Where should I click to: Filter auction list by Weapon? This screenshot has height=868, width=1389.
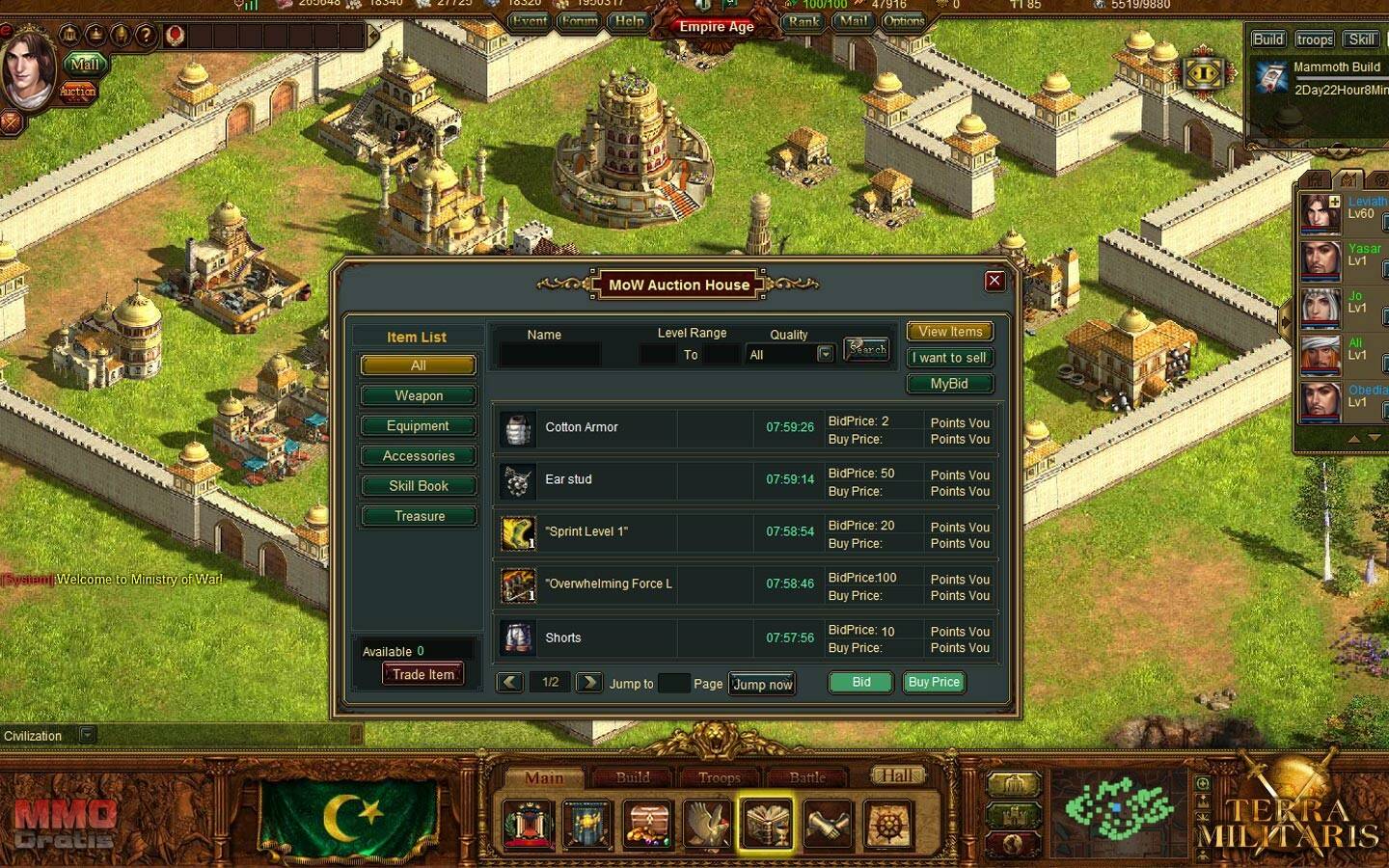click(x=418, y=395)
